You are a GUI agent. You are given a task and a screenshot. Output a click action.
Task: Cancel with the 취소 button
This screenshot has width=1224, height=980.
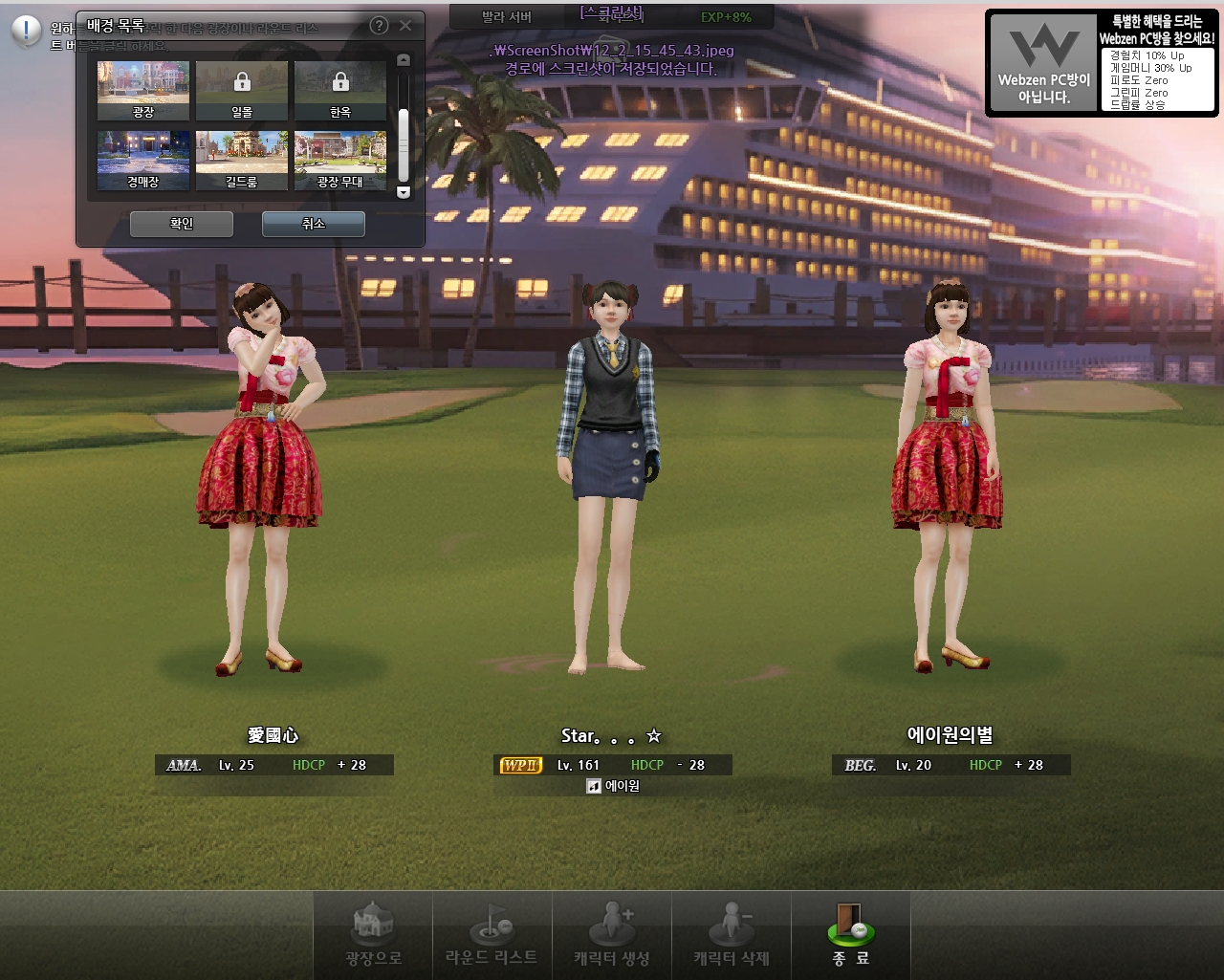click(314, 224)
